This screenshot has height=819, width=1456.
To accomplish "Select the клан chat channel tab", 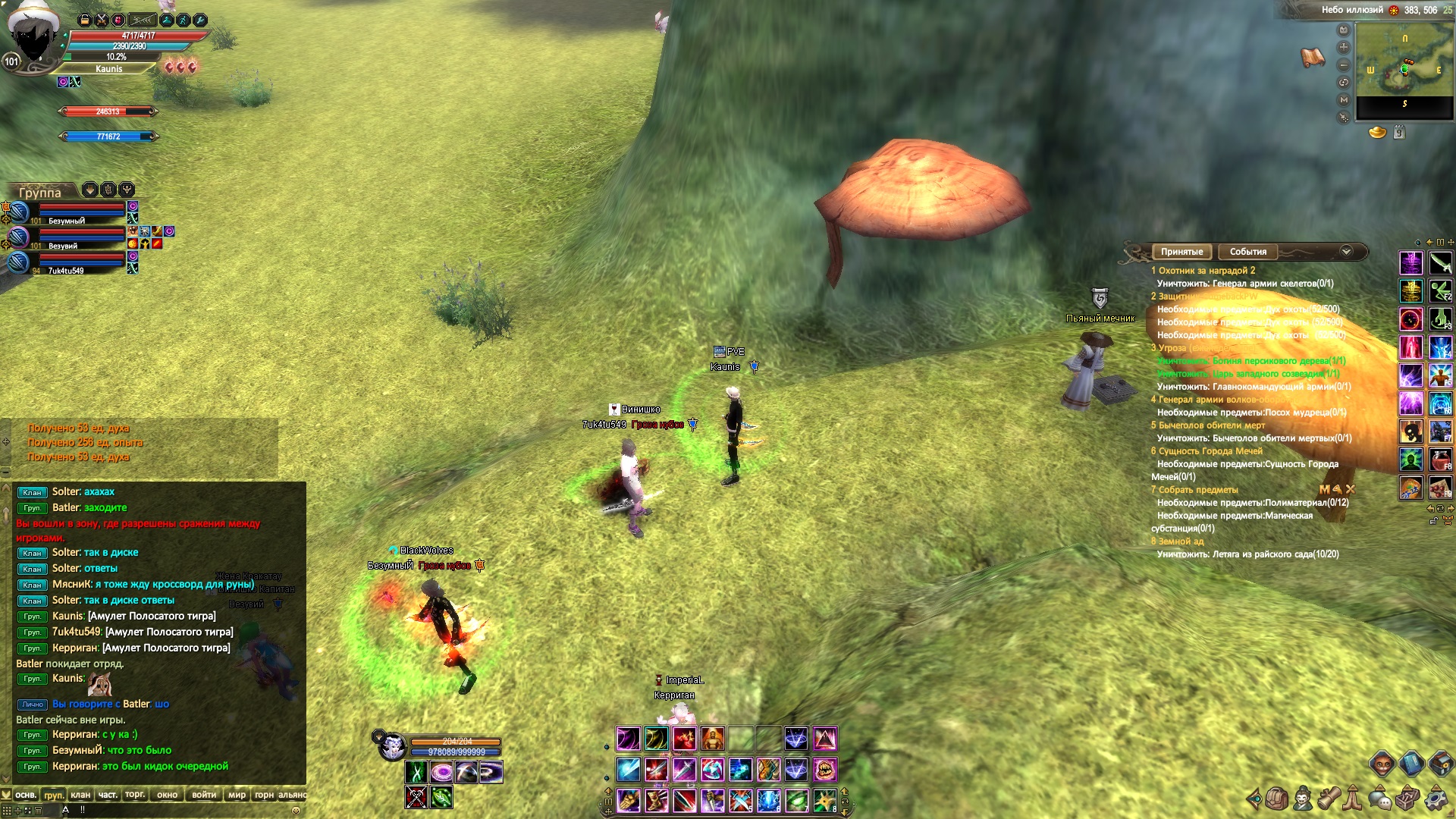I will point(80,795).
